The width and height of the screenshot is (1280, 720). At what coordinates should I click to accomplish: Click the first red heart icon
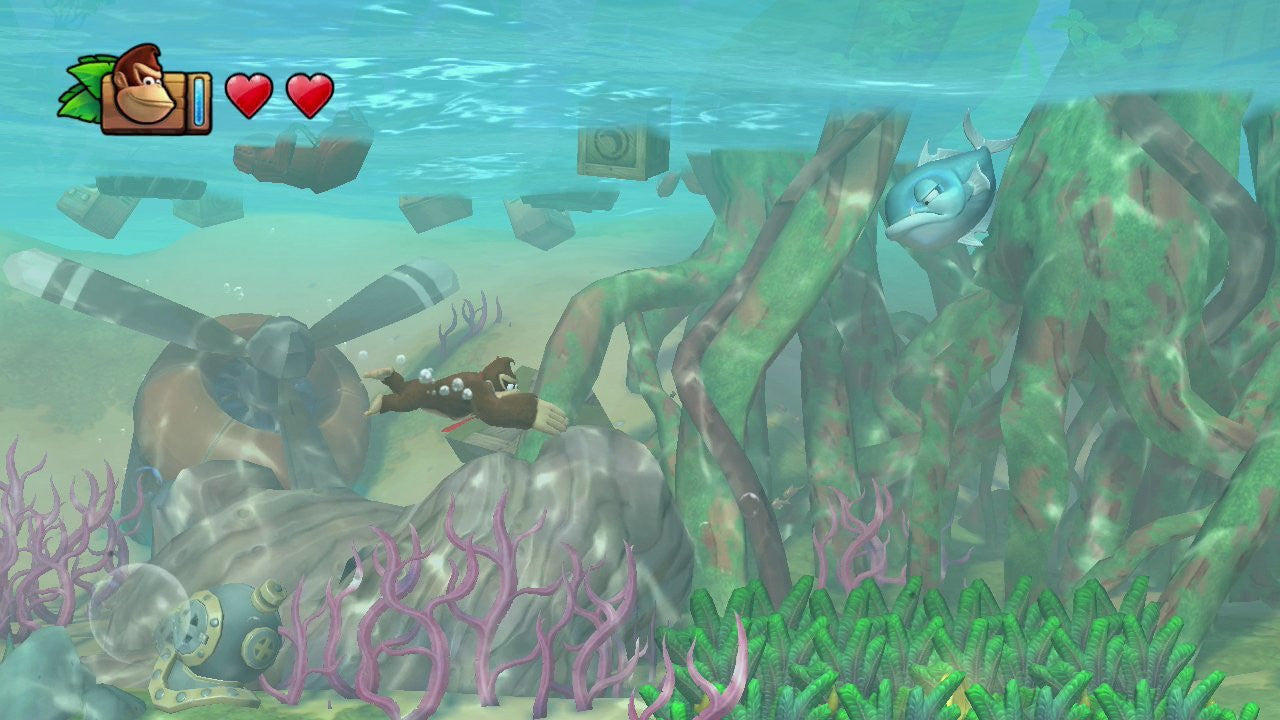point(251,93)
